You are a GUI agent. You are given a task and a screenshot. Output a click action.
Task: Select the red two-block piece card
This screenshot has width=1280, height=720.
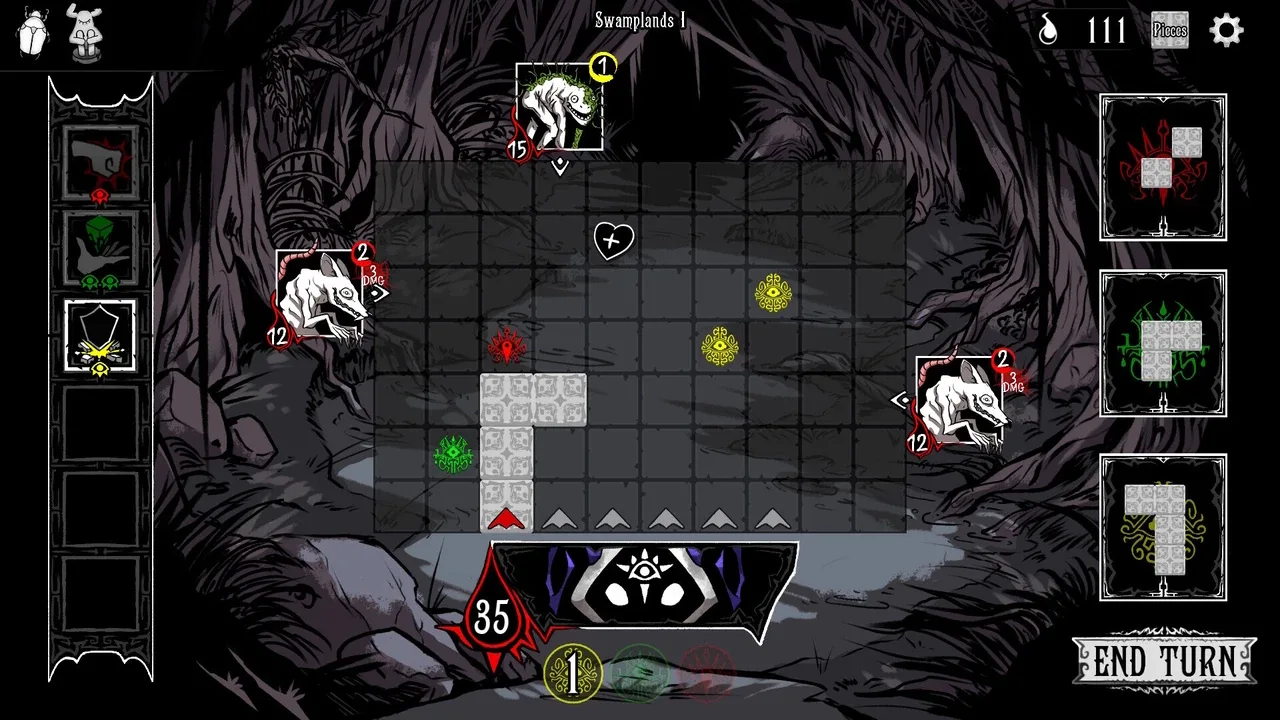point(1163,167)
